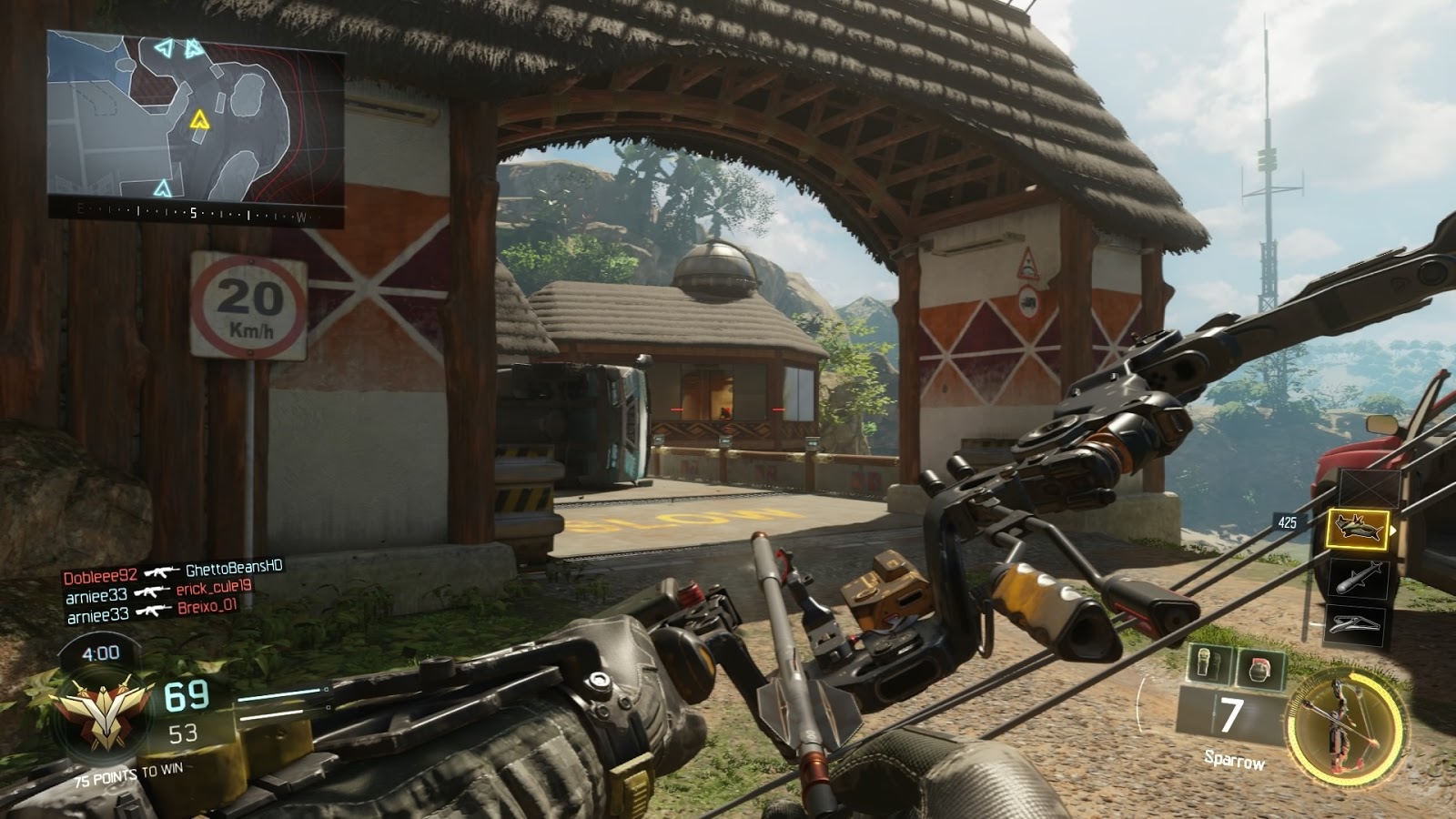
Task: Click the 425 score popup number
Action: 1286,521
